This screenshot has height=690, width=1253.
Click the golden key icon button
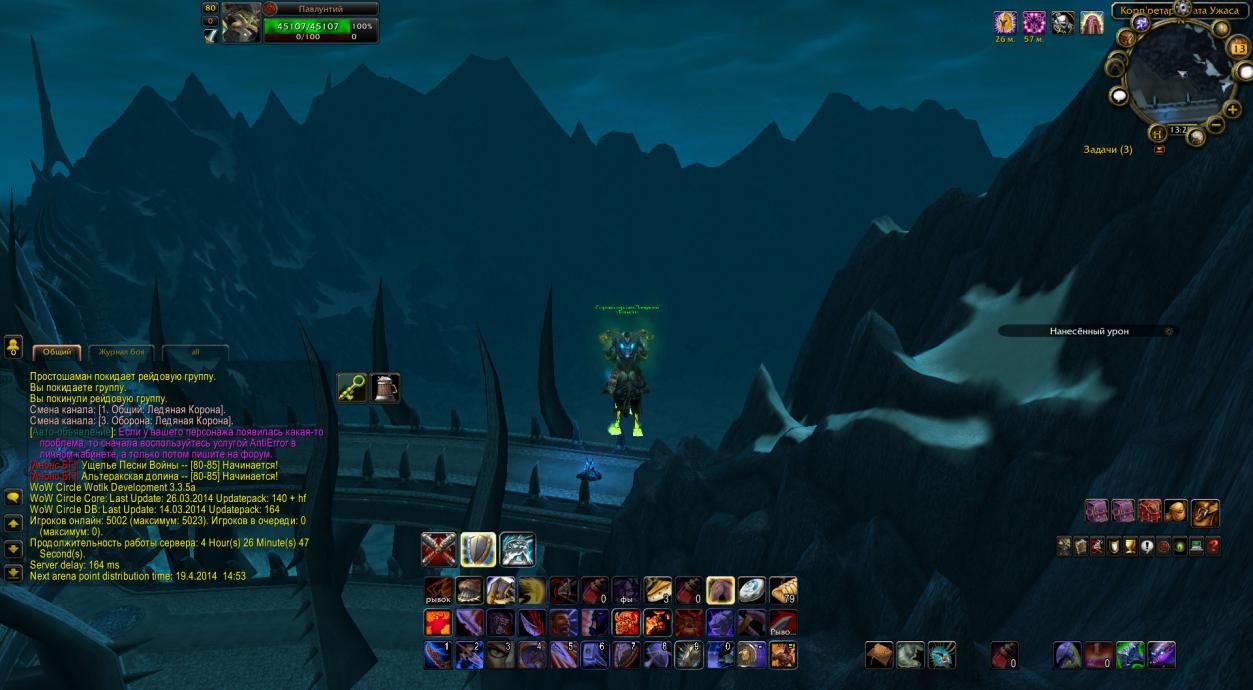tap(351, 387)
